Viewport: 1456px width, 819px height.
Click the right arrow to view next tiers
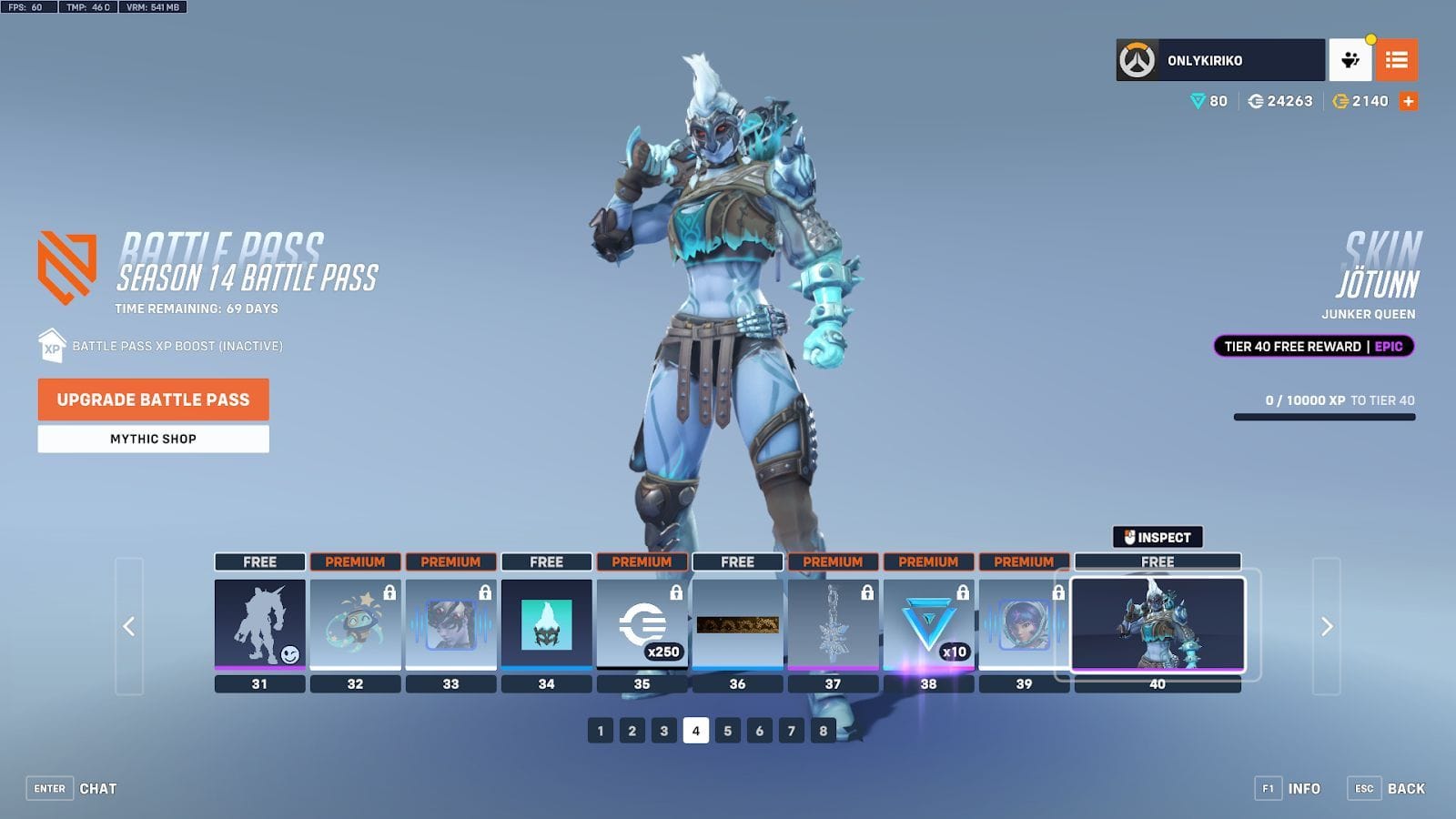[x=1325, y=628]
